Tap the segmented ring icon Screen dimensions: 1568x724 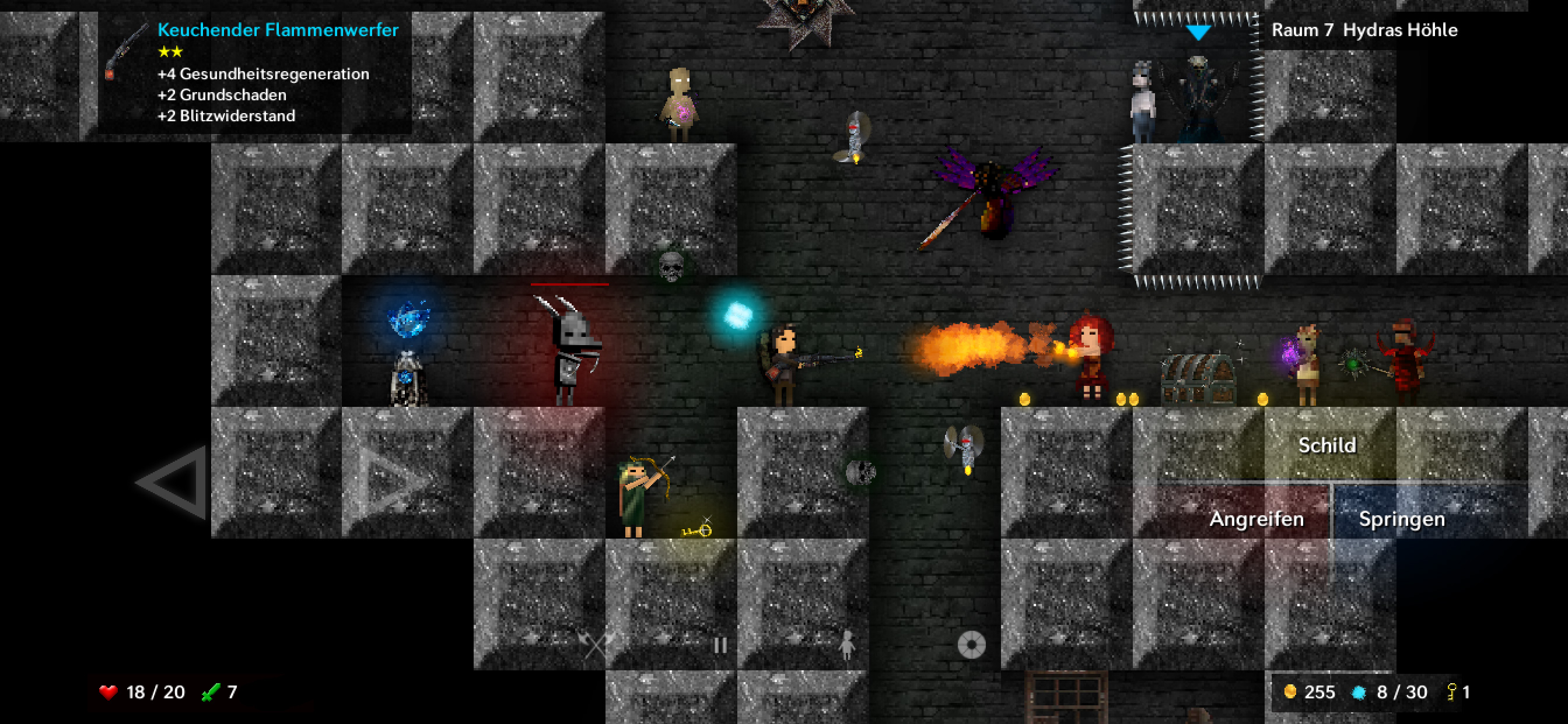971,645
